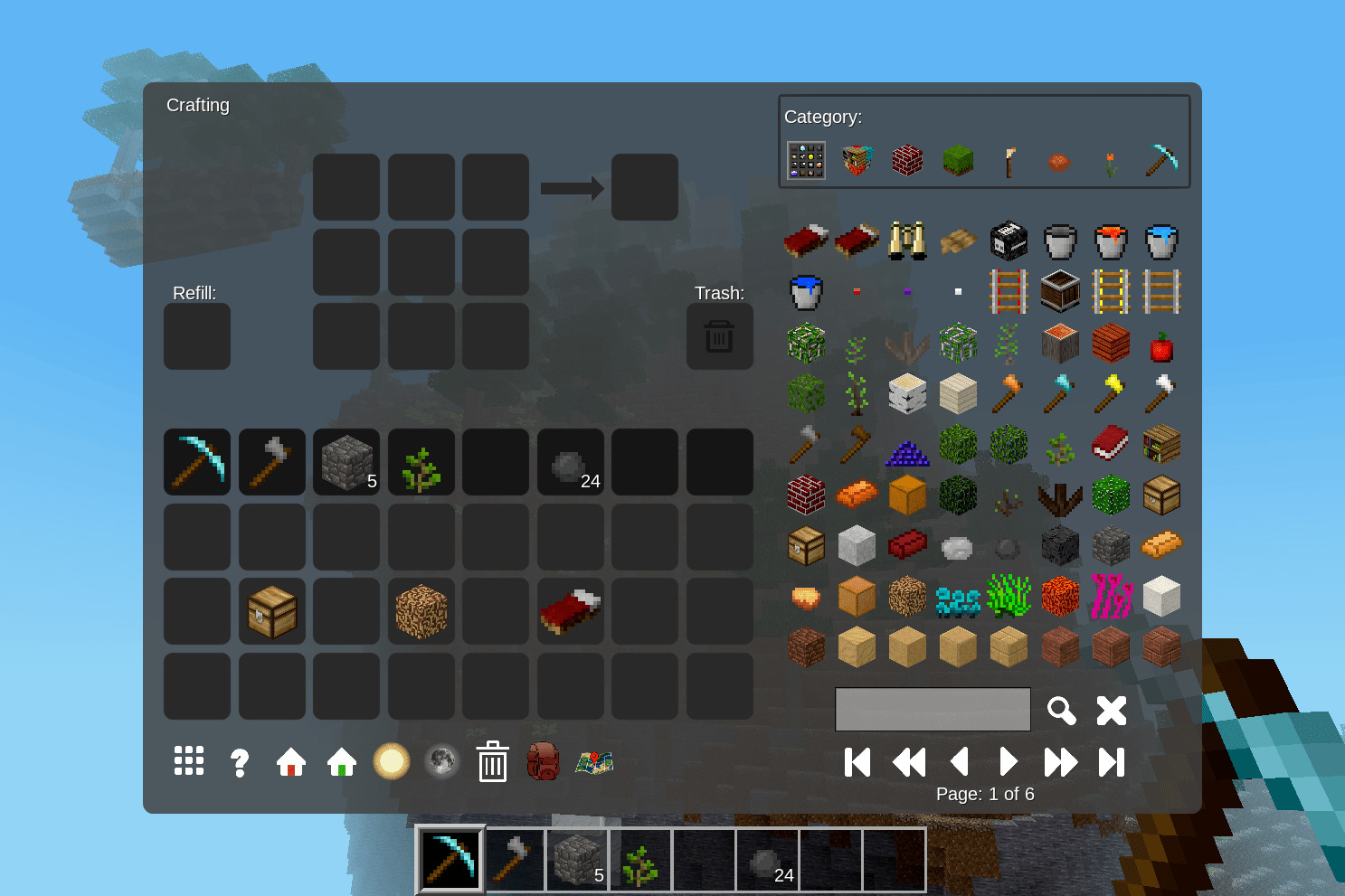
Task: Set time to night using moon icon
Action: 441,762
